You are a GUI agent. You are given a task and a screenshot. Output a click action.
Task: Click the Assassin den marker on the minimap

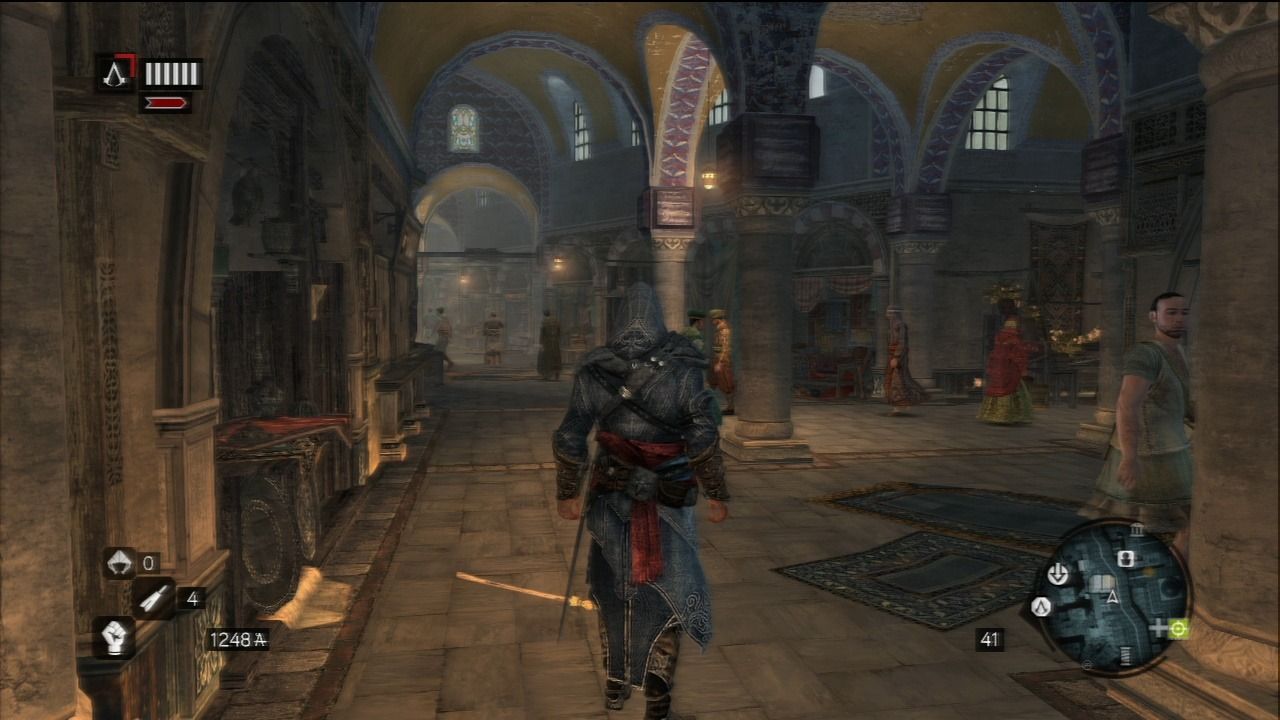pyautogui.click(x=1041, y=607)
